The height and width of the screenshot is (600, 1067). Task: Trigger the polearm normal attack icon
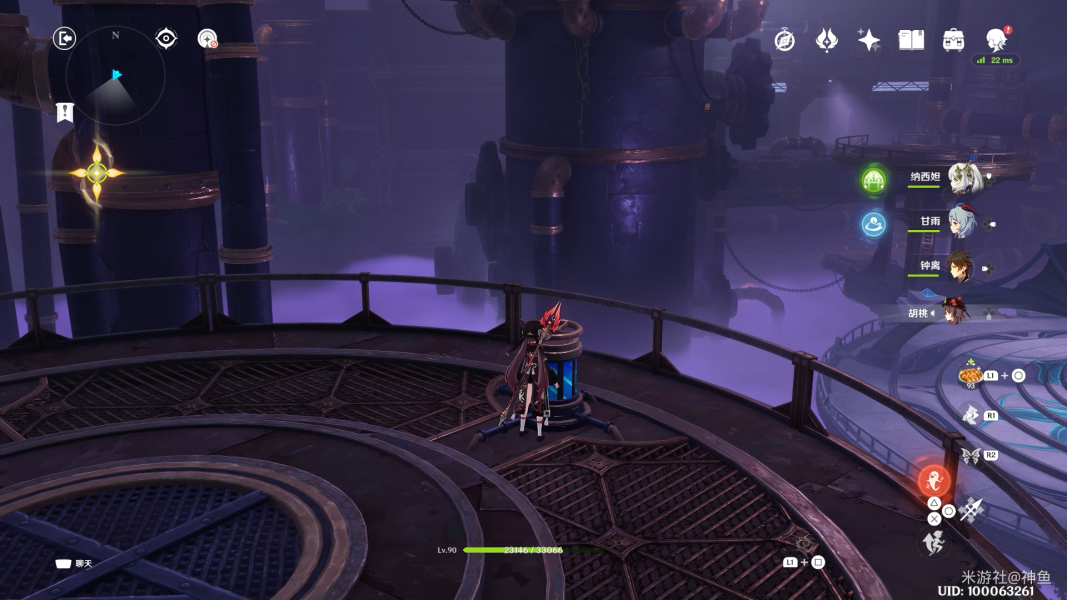pyautogui.click(x=971, y=510)
